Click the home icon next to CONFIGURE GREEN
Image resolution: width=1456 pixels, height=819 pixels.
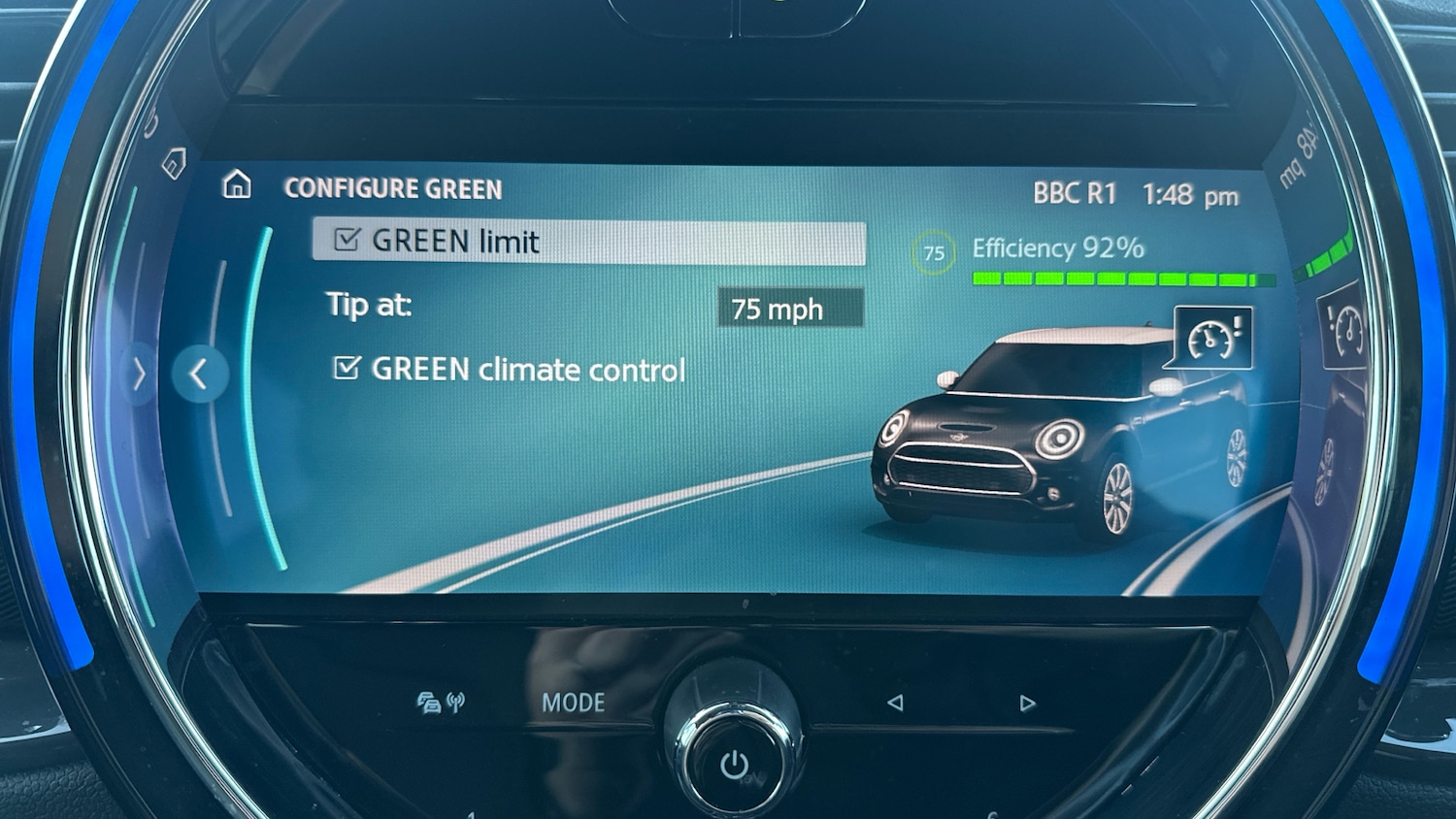point(237,185)
